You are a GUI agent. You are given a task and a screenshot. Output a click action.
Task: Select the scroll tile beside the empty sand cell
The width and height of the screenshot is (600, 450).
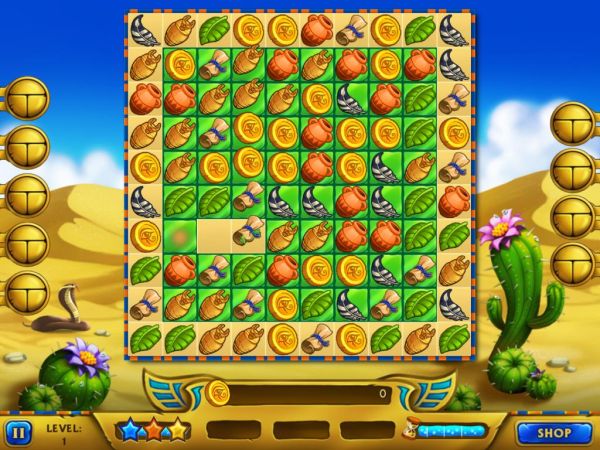pos(248,236)
